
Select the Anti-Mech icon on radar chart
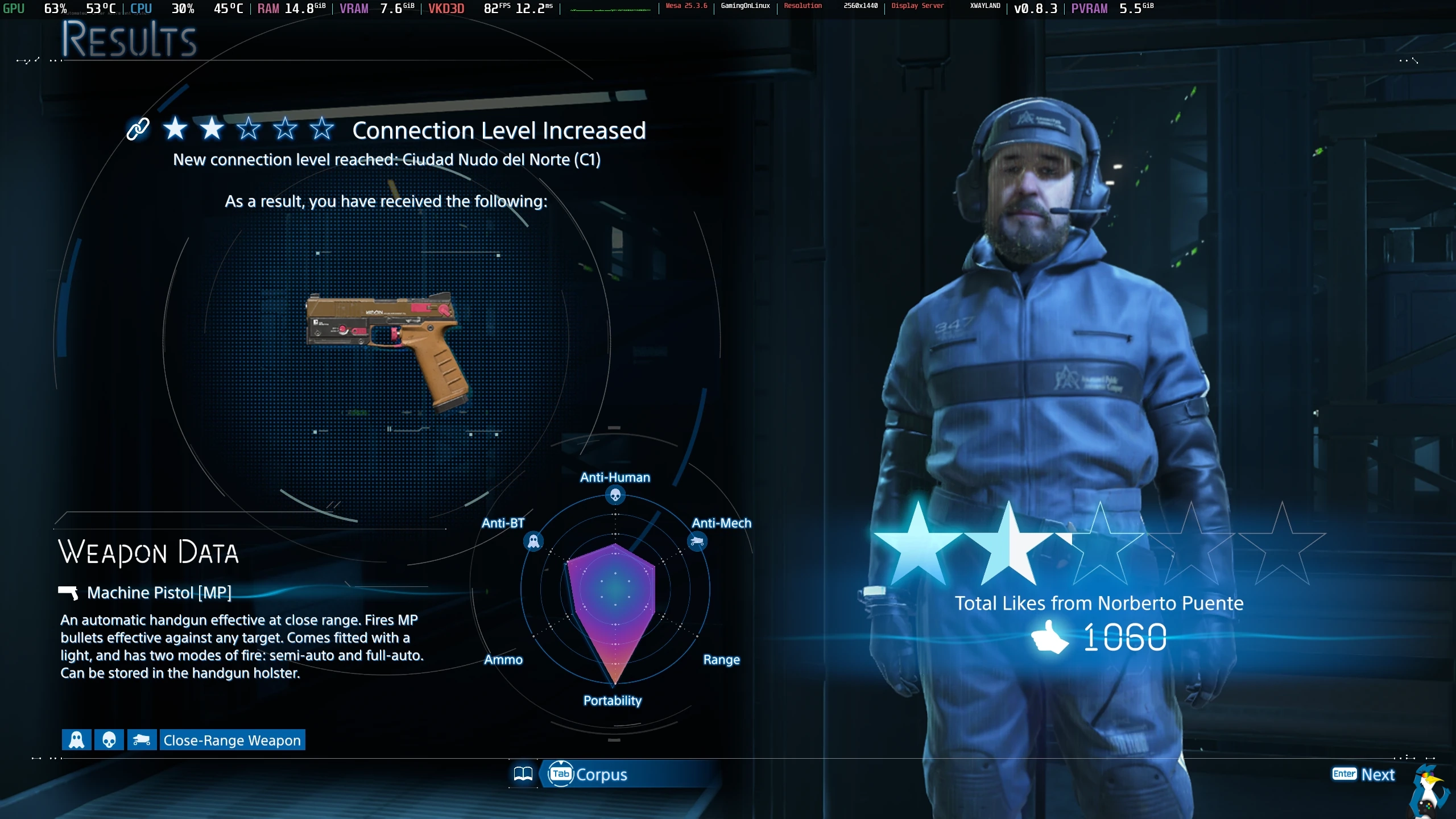tap(697, 541)
